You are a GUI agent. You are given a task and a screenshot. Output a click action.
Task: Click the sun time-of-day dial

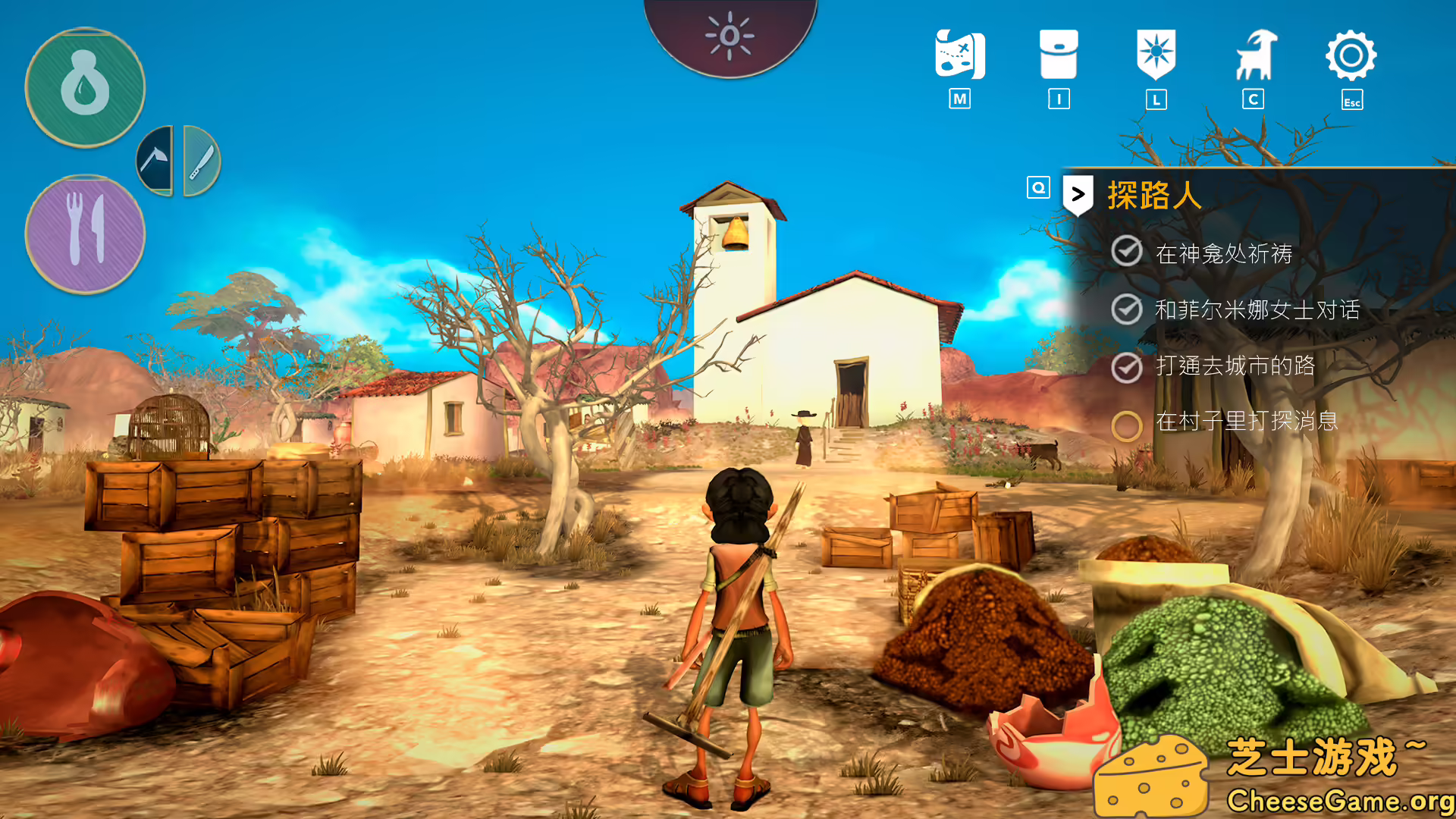point(729,34)
